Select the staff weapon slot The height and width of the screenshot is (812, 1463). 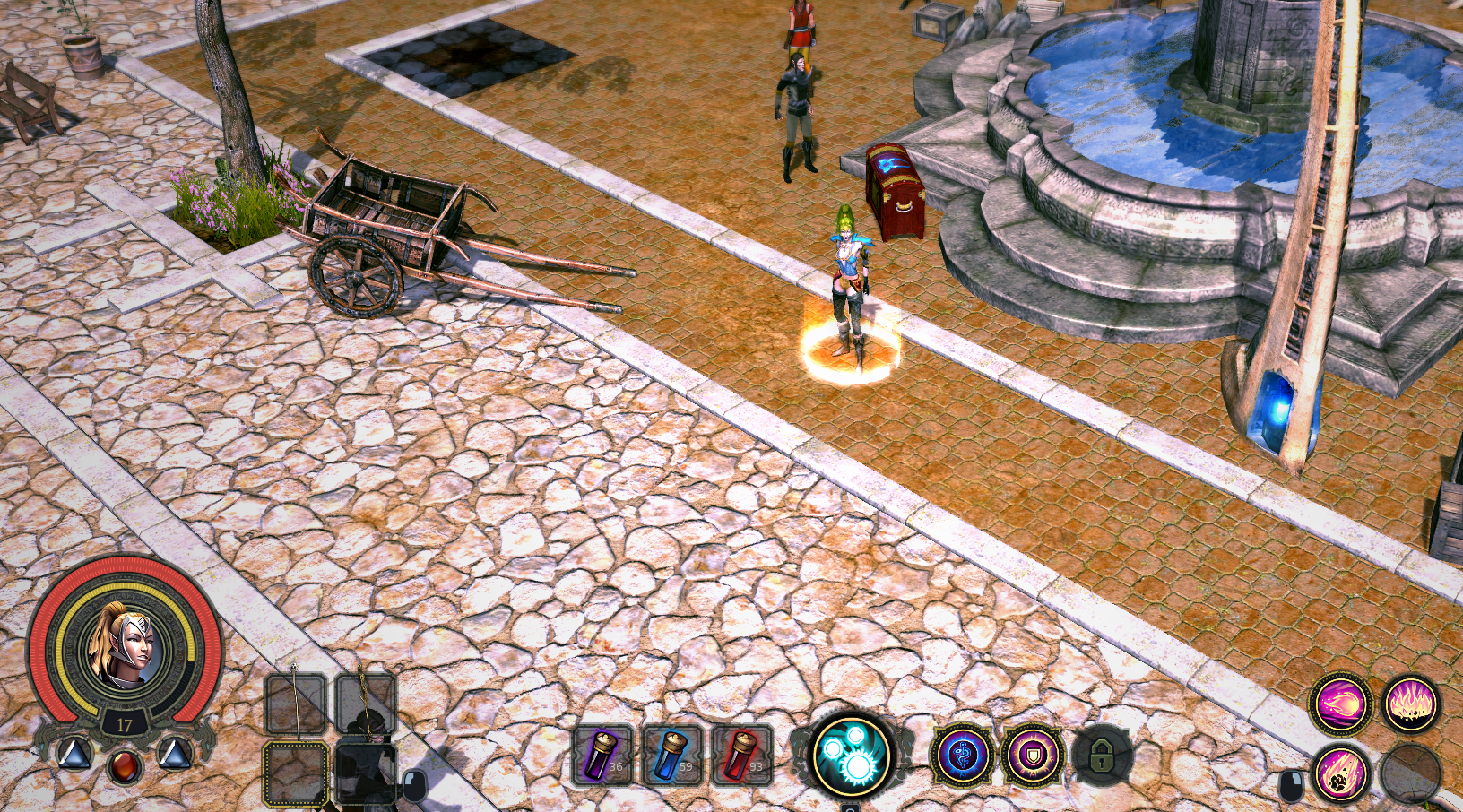point(295,704)
